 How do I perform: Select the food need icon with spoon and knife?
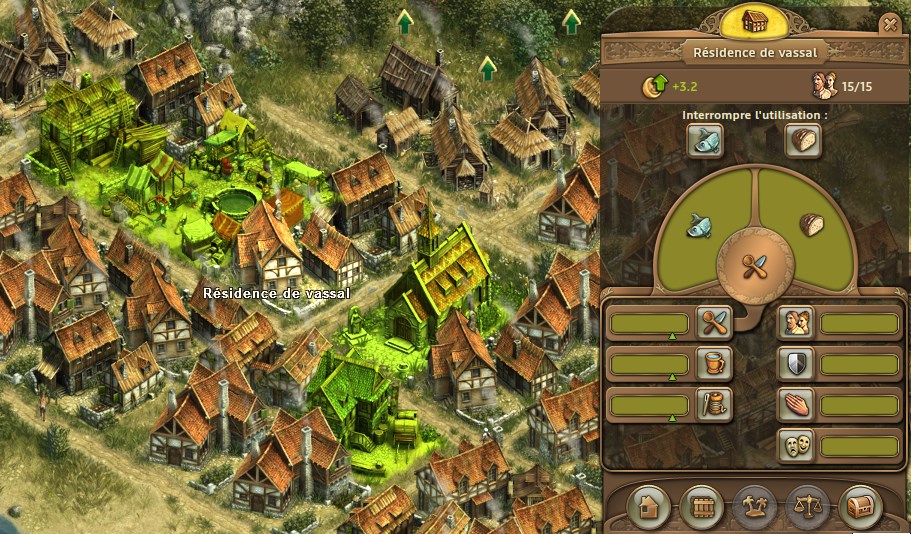(717, 322)
